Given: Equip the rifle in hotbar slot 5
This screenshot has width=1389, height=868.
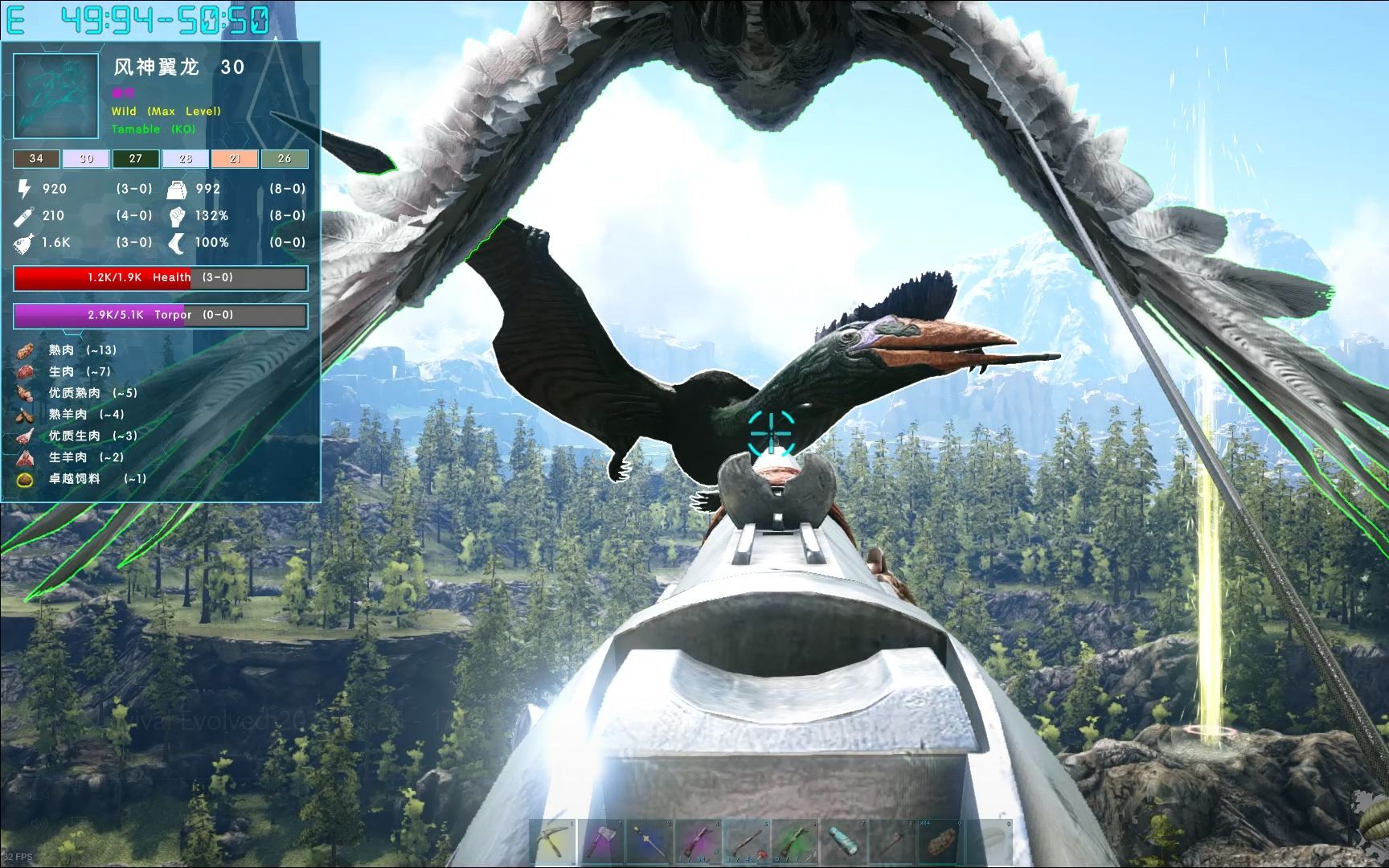Looking at the screenshot, I should tap(747, 842).
